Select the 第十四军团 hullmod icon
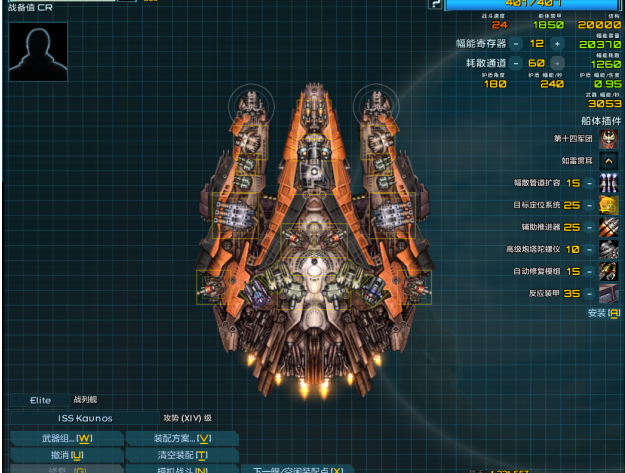625x473 pixels. click(x=608, y=138)
